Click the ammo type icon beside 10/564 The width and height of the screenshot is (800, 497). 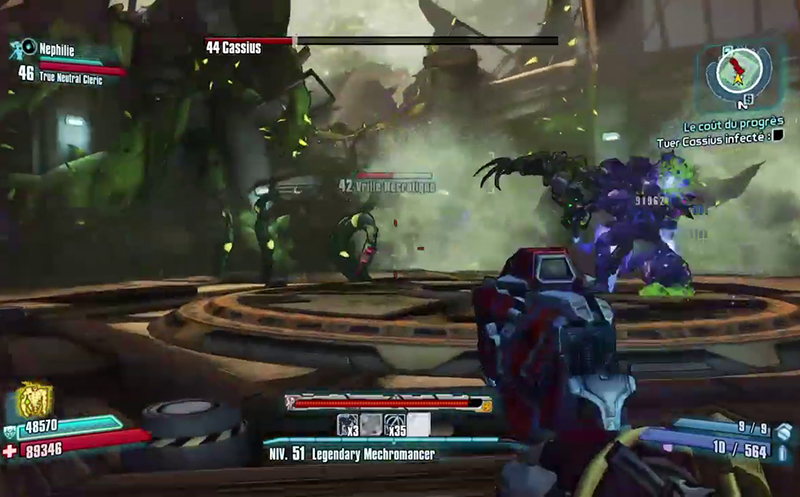tap(782, 453)
